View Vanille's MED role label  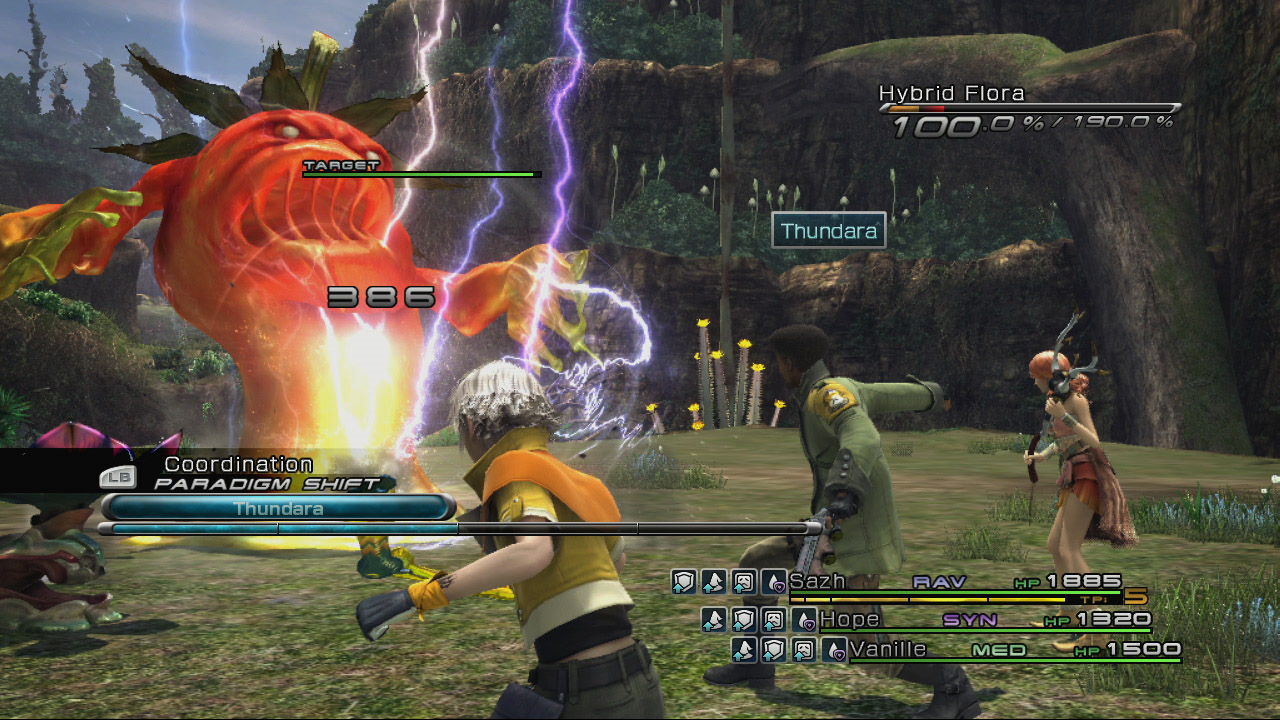pyautogui.click(x=999, y=650)
